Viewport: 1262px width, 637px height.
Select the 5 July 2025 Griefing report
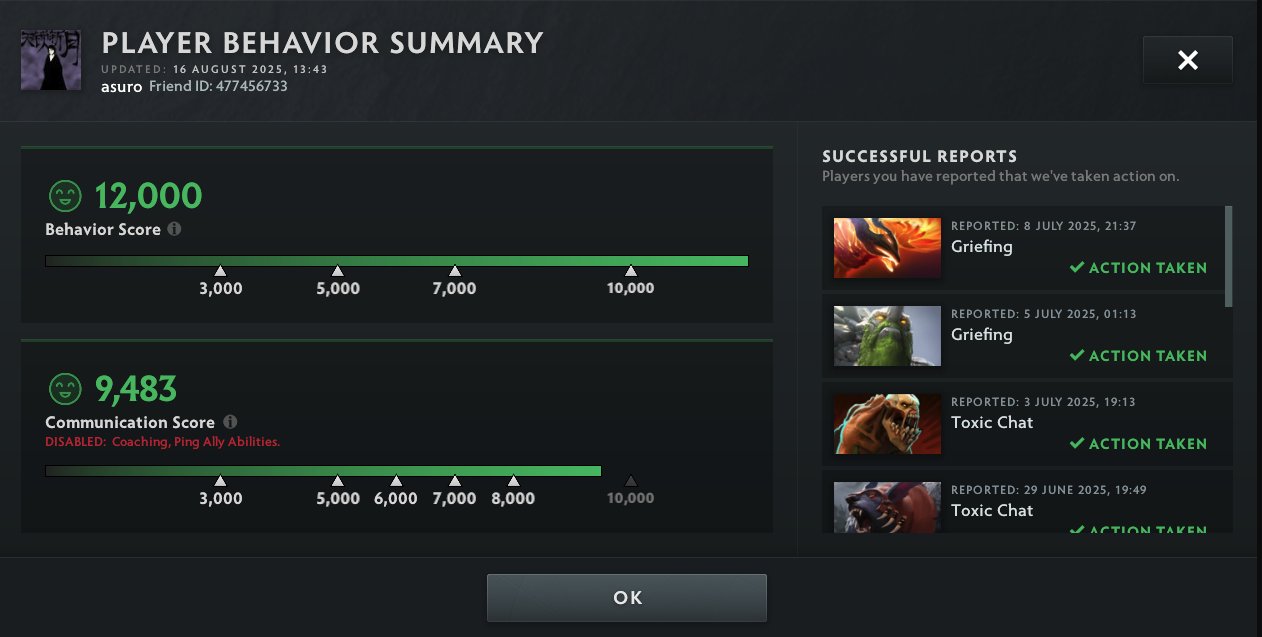pyautogui.click(x=1022, y=335)
